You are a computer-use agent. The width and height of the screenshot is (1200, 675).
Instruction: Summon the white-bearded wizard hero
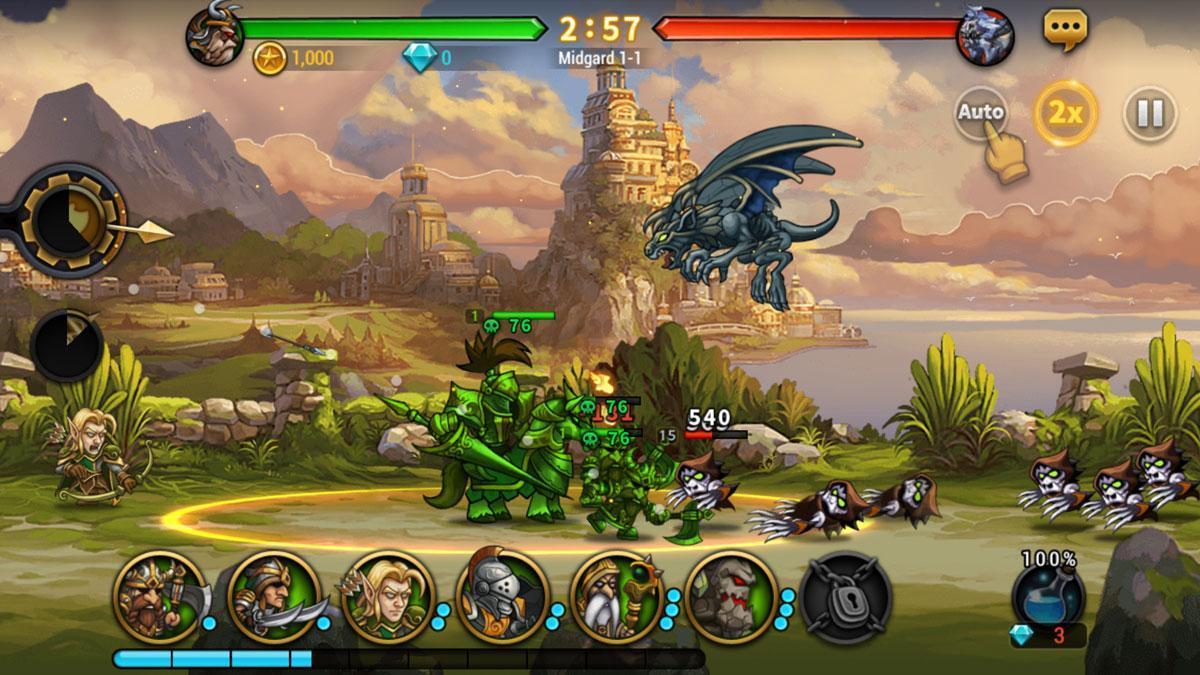tap(617, 597)
